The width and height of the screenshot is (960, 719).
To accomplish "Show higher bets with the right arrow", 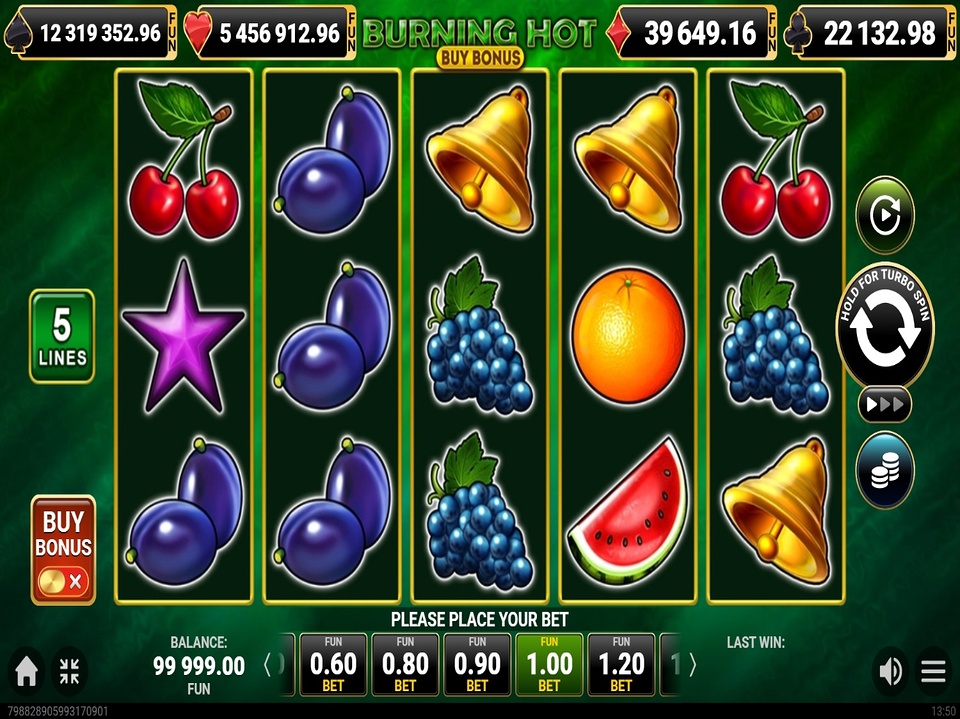I will click(693, 665).
